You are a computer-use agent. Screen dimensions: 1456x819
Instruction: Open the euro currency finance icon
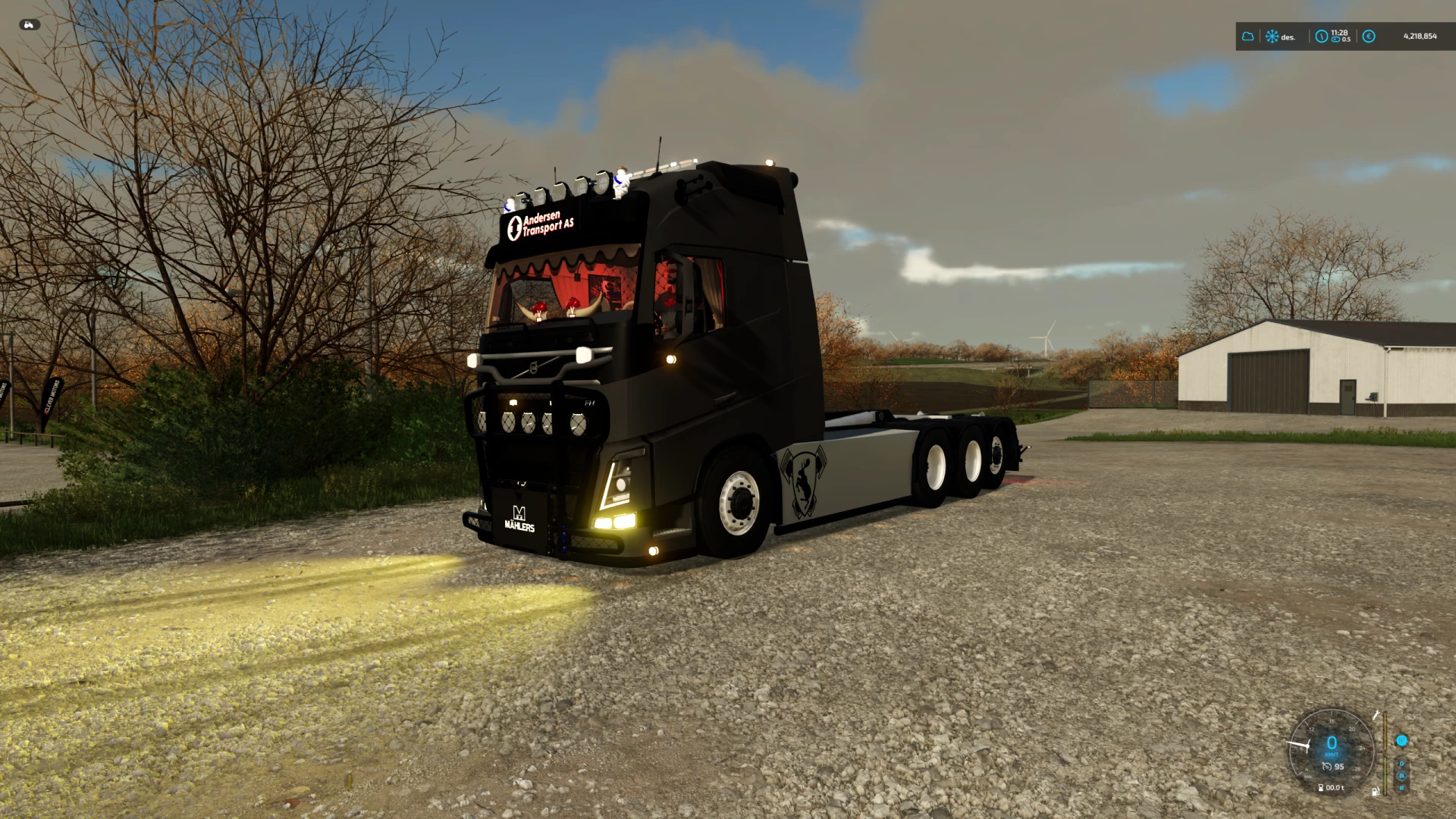tap(1369, 36)
